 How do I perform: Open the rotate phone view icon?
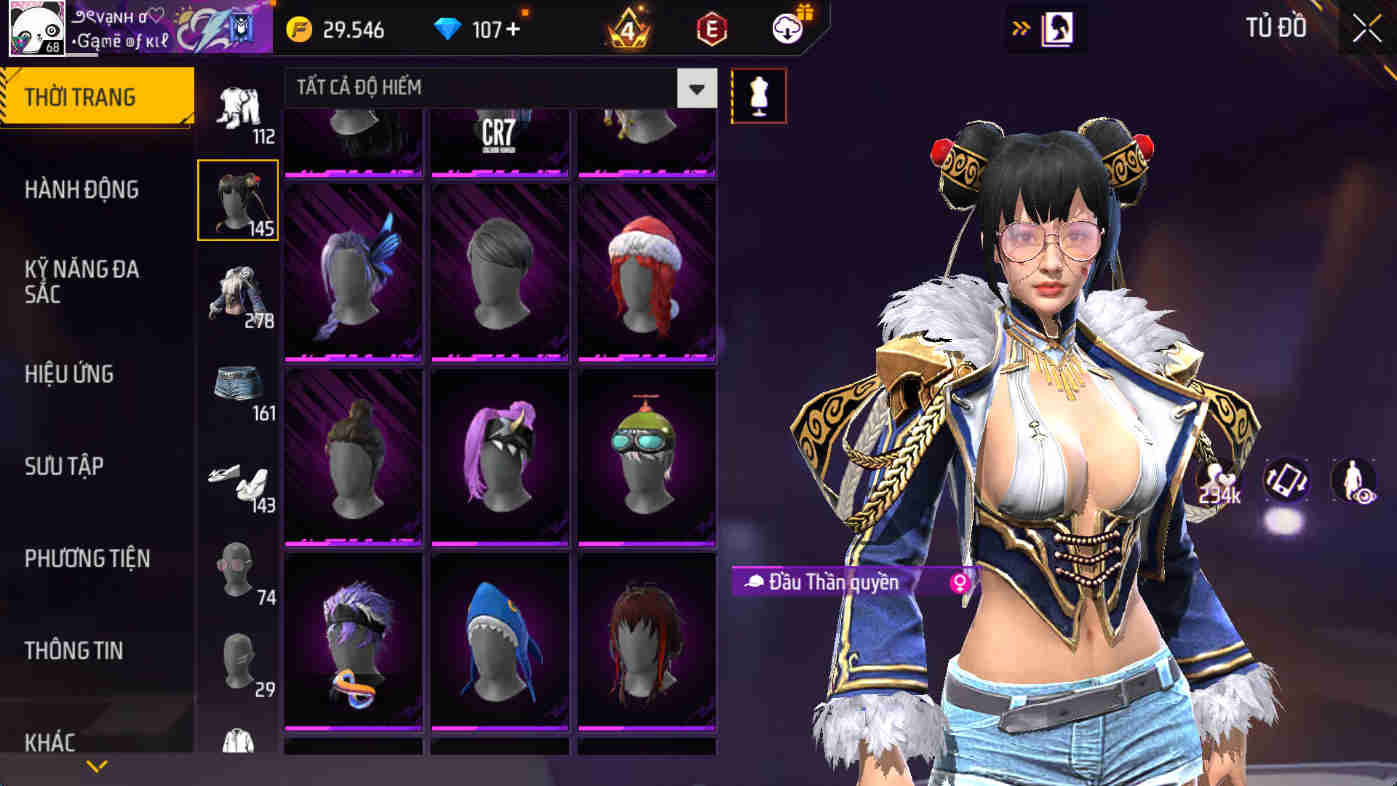click(1288, 481)
